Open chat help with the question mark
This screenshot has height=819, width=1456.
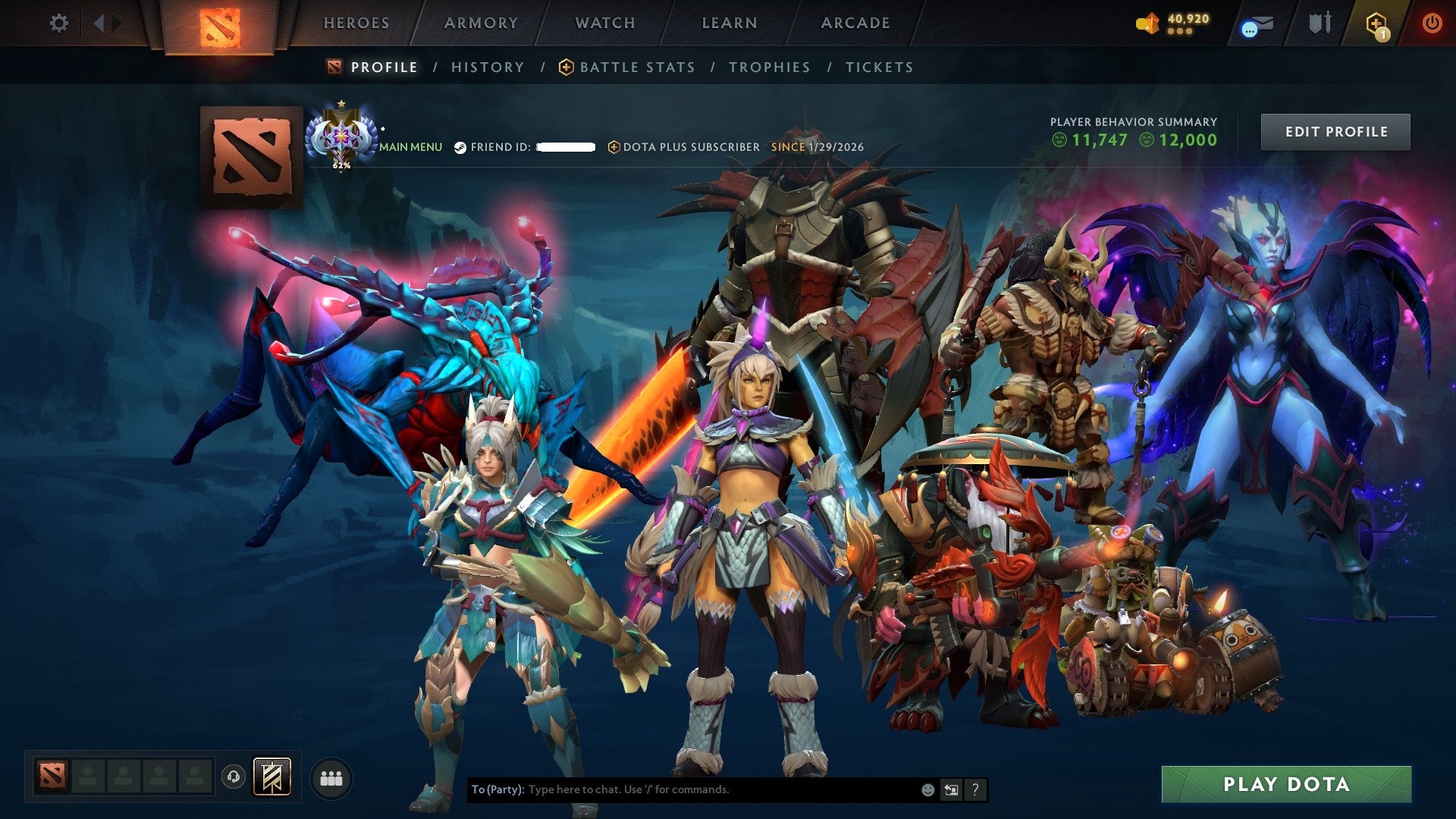click(x=974, y=789)
